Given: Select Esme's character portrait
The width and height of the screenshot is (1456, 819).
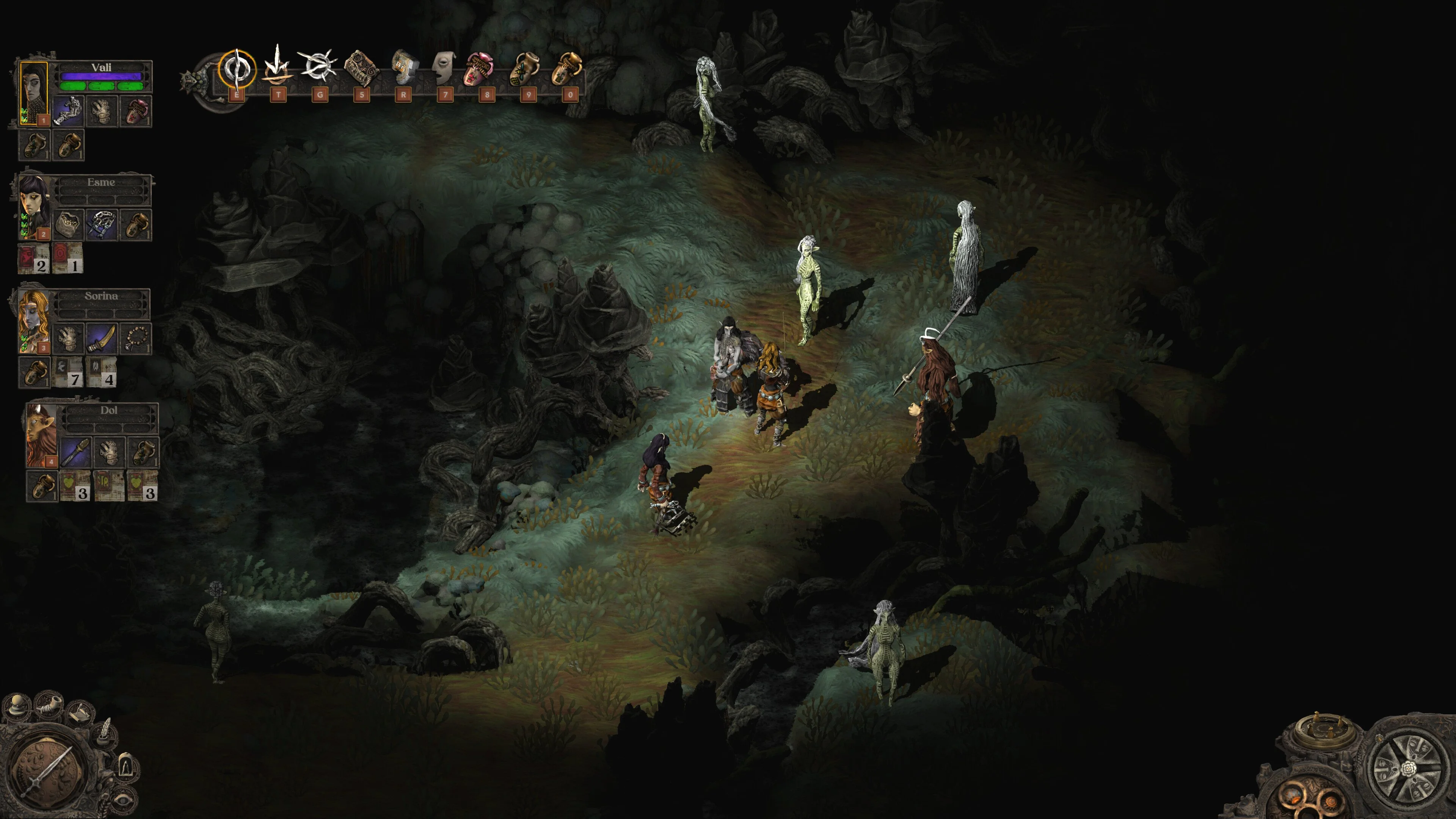Looking at the screenshot, I should [x=33, y=206].
